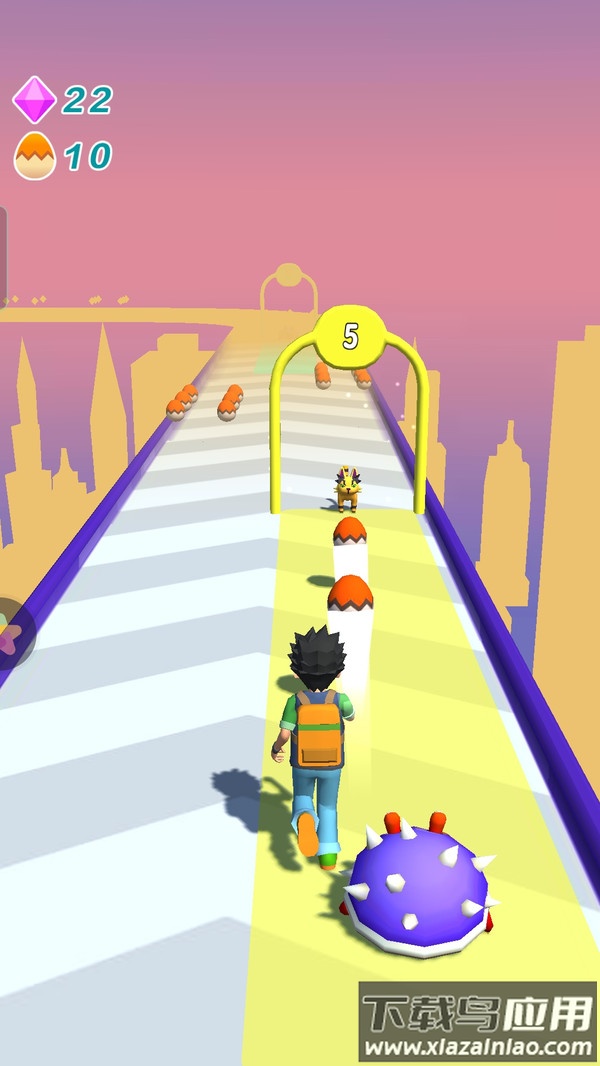Open the gray side tab handle
Image resolution: width=600 pixels, height=1066 pixels.
[3, 255]
